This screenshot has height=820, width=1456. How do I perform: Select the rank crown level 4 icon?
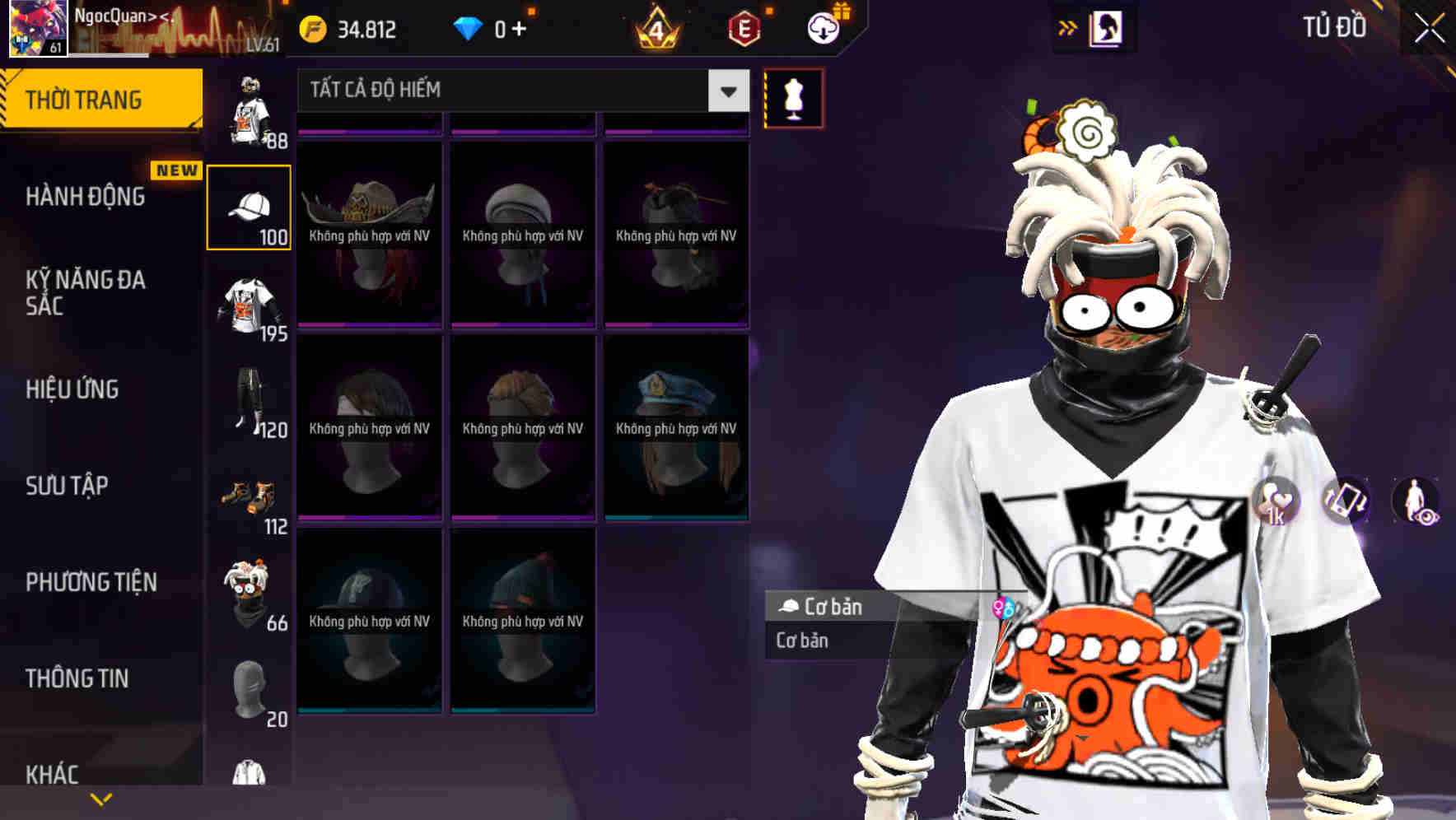658,29
